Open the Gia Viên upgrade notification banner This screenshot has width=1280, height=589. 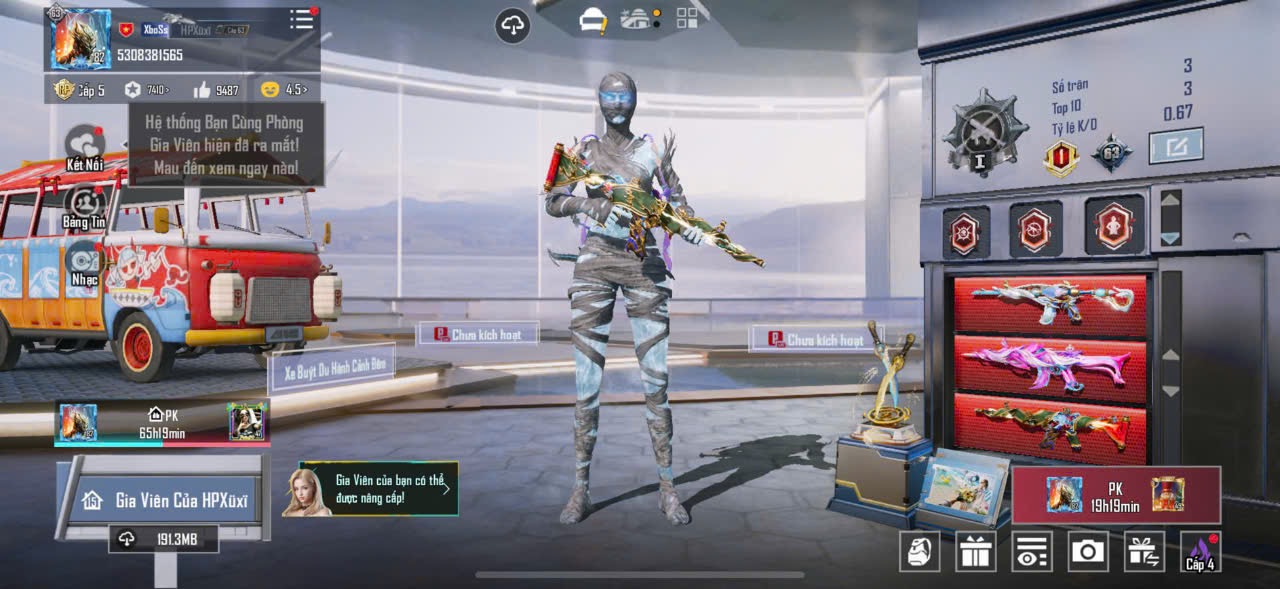371,489
